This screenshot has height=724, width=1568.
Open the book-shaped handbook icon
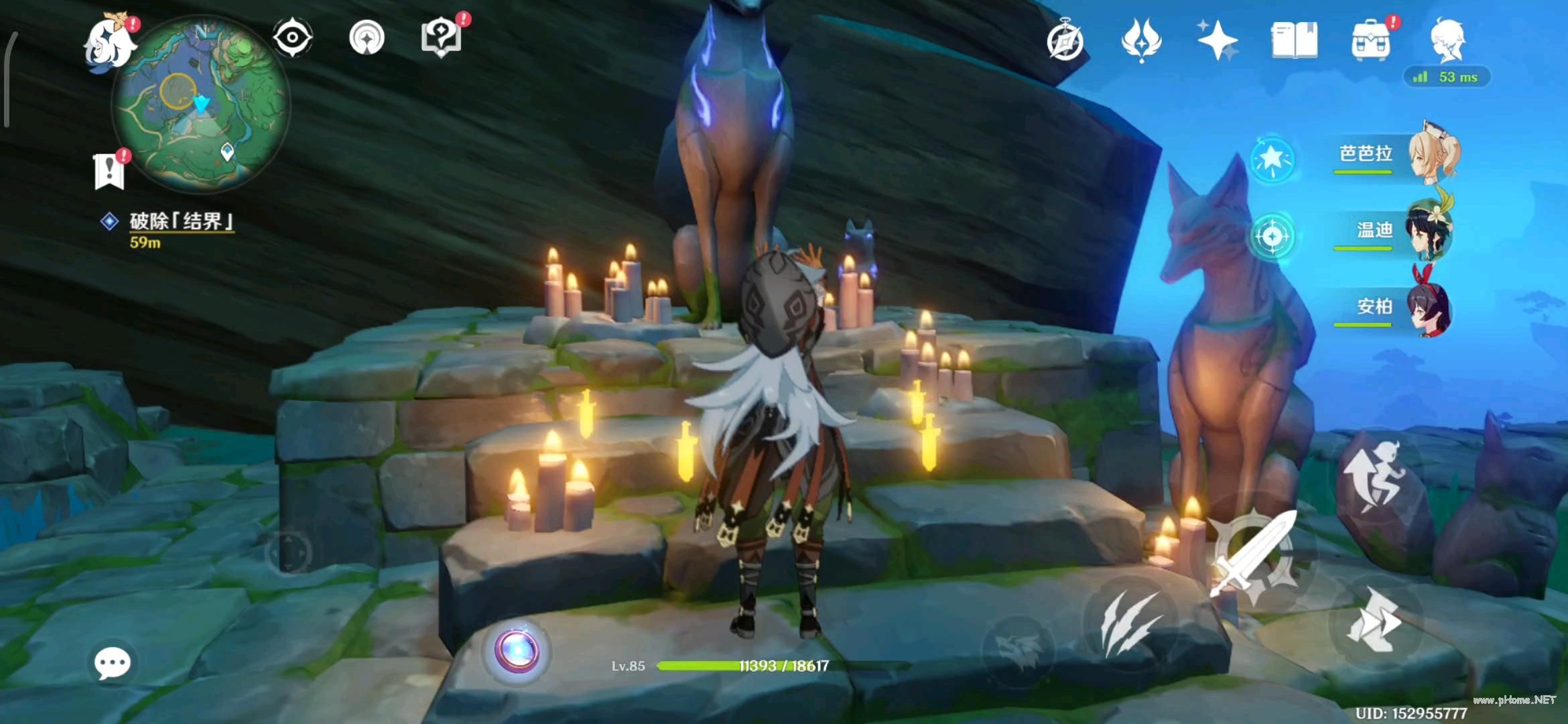click(x=1294, y=40)
